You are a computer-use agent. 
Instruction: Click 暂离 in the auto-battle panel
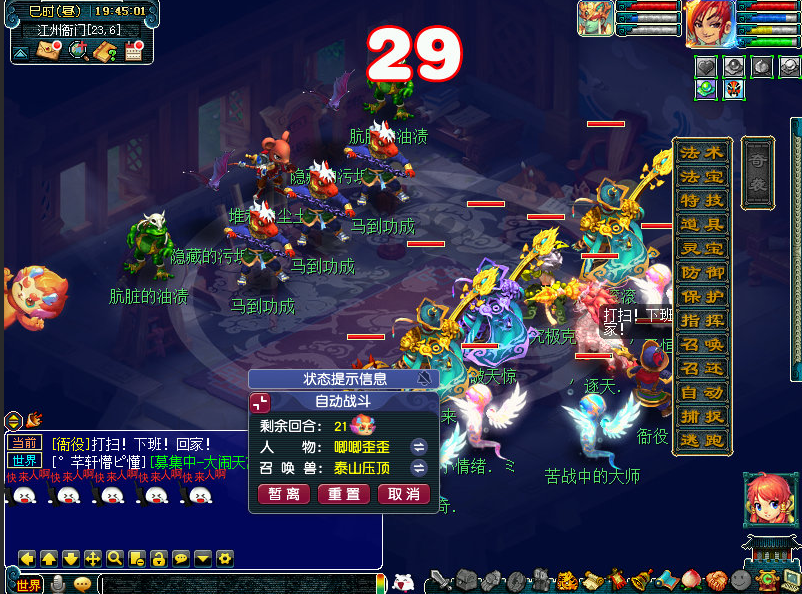(284, 494)
